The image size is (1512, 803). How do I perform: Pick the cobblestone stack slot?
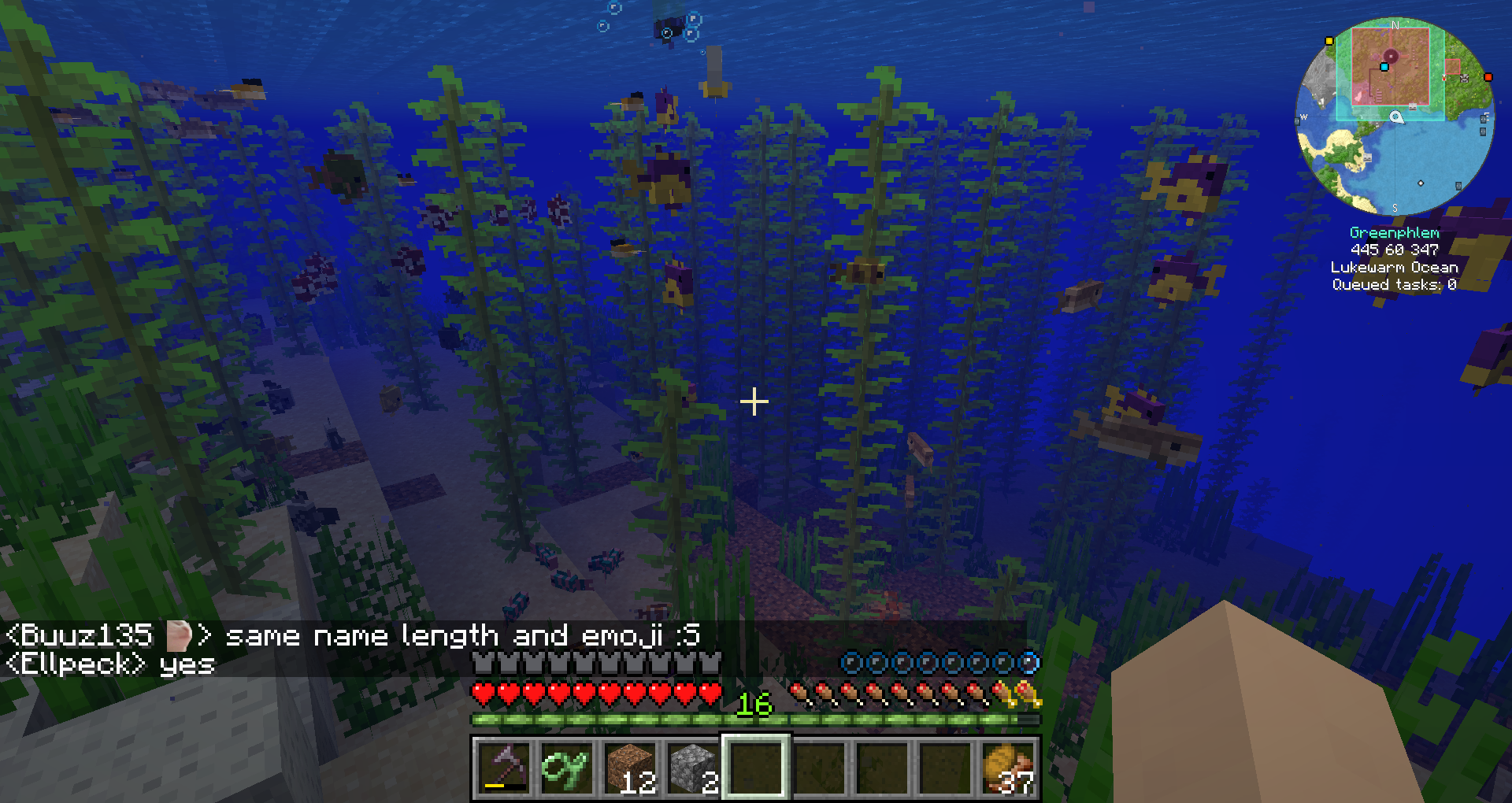click(x=693, y=767)
